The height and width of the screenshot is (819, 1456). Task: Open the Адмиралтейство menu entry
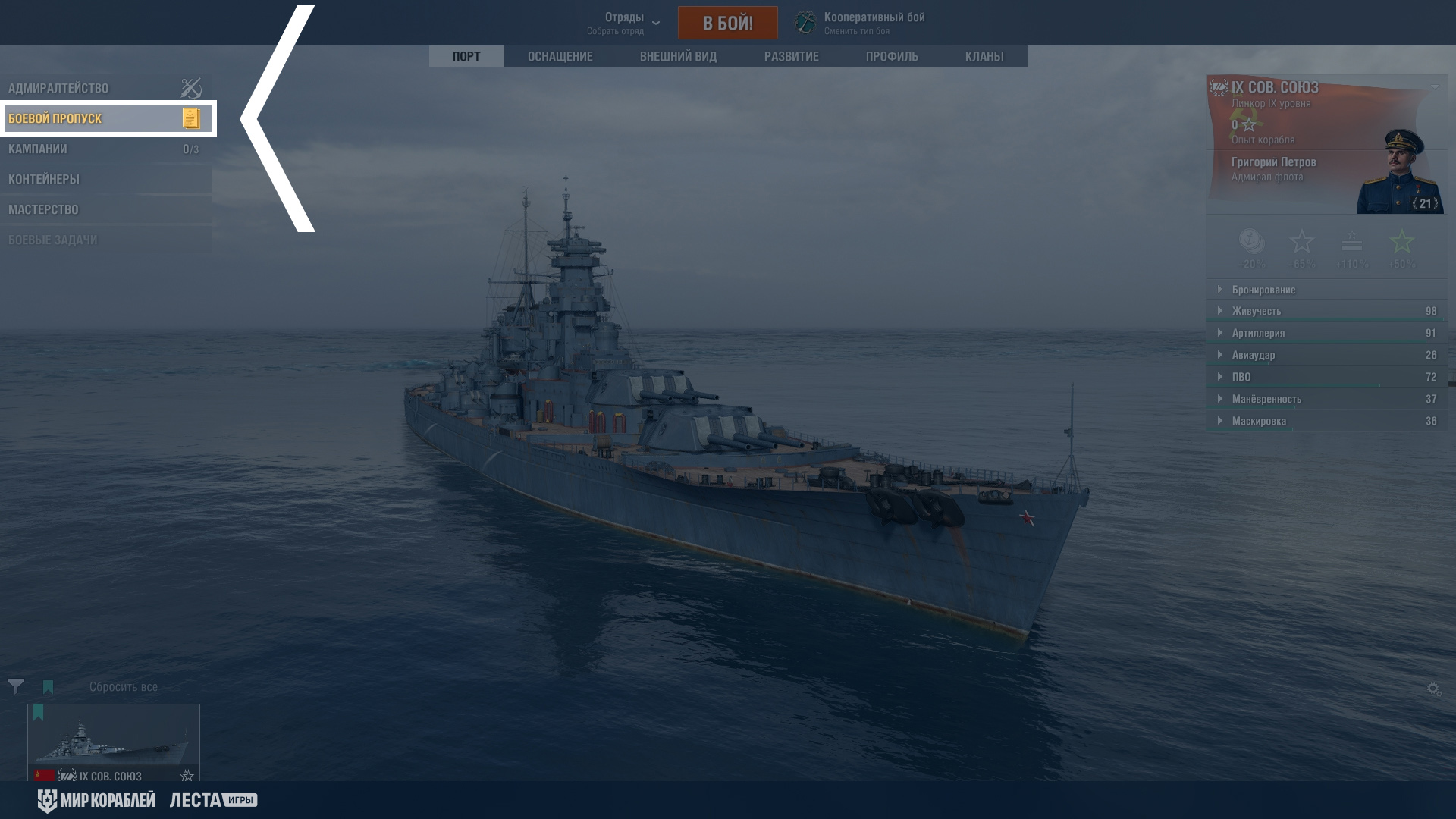point(59,88)
